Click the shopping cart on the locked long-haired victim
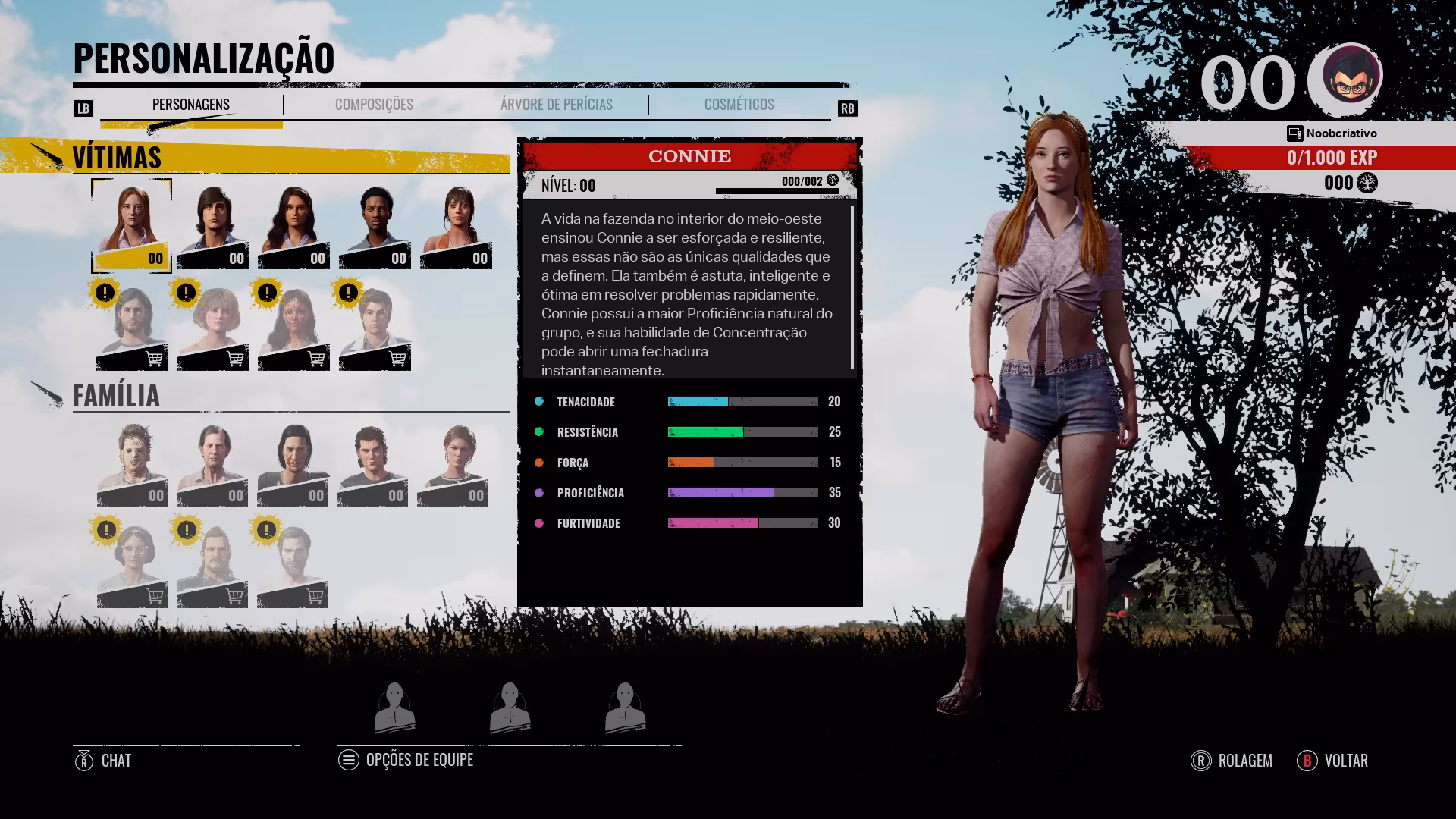Viewport: 1456px width, 819px height. (154, 356)
